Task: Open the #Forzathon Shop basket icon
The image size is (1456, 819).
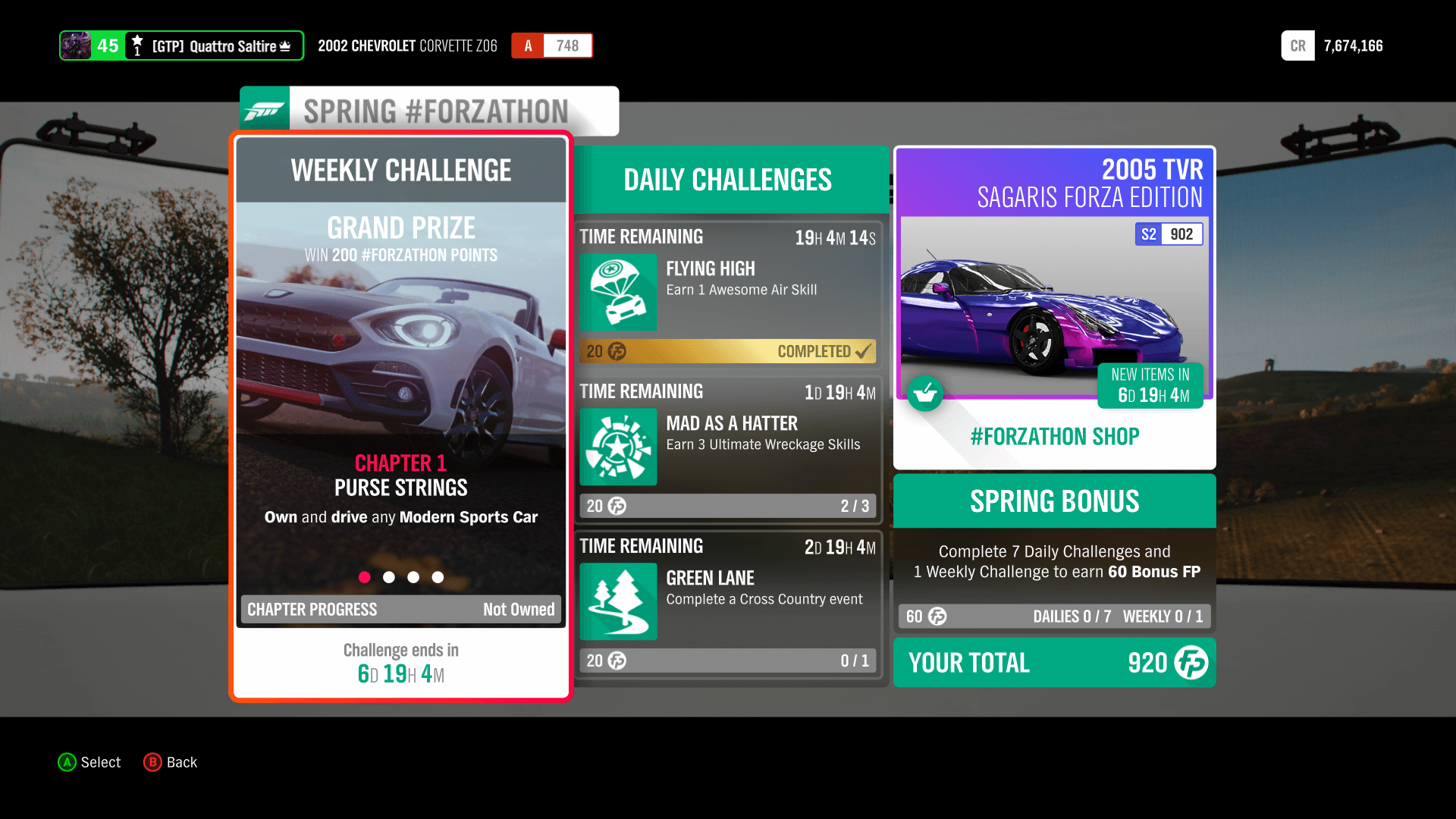Action: point(925,393)
